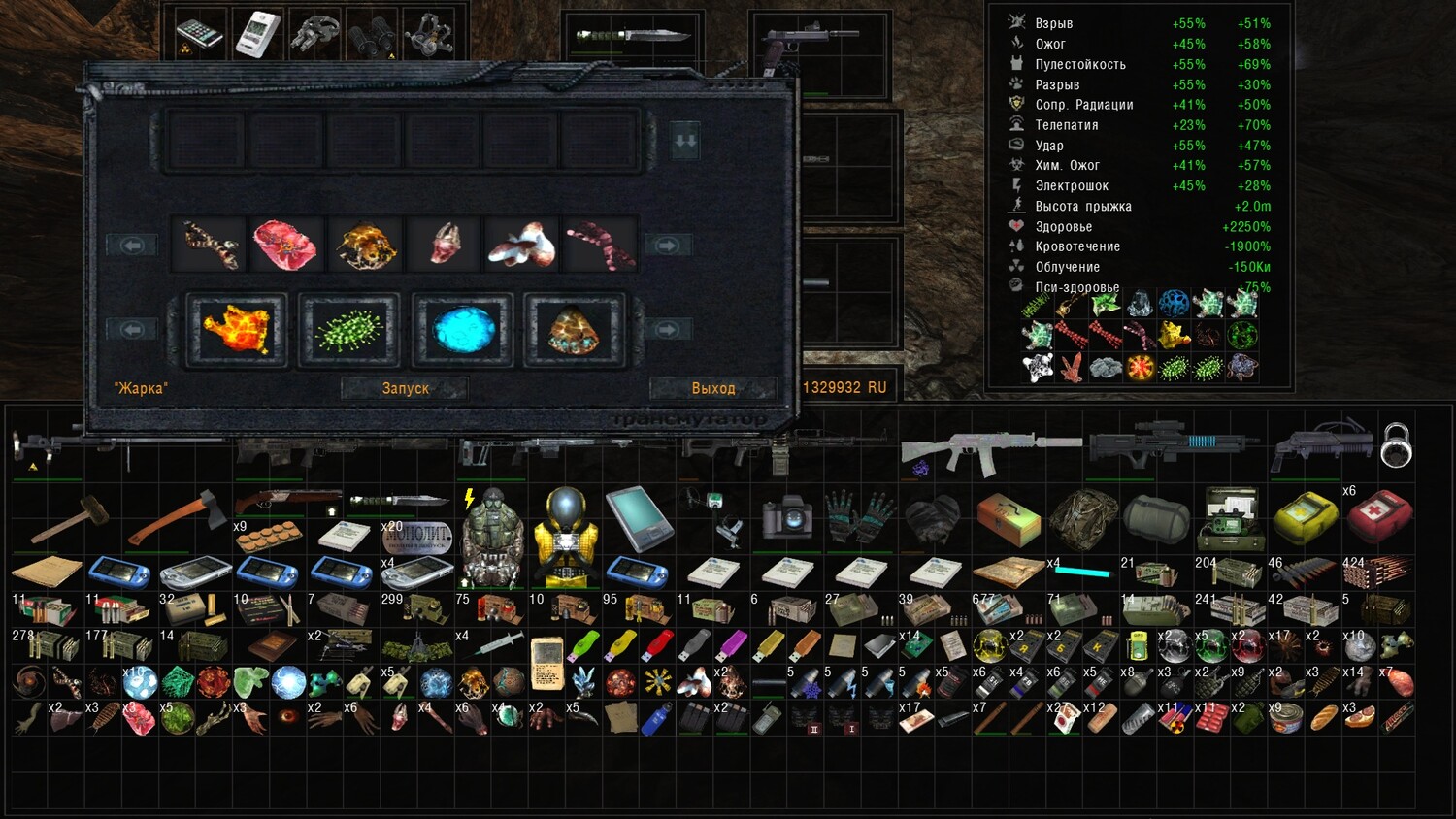Click the padlock icon
Image resolution: width=1456 pixels, height=819 pixels.
click(1396, 445)
